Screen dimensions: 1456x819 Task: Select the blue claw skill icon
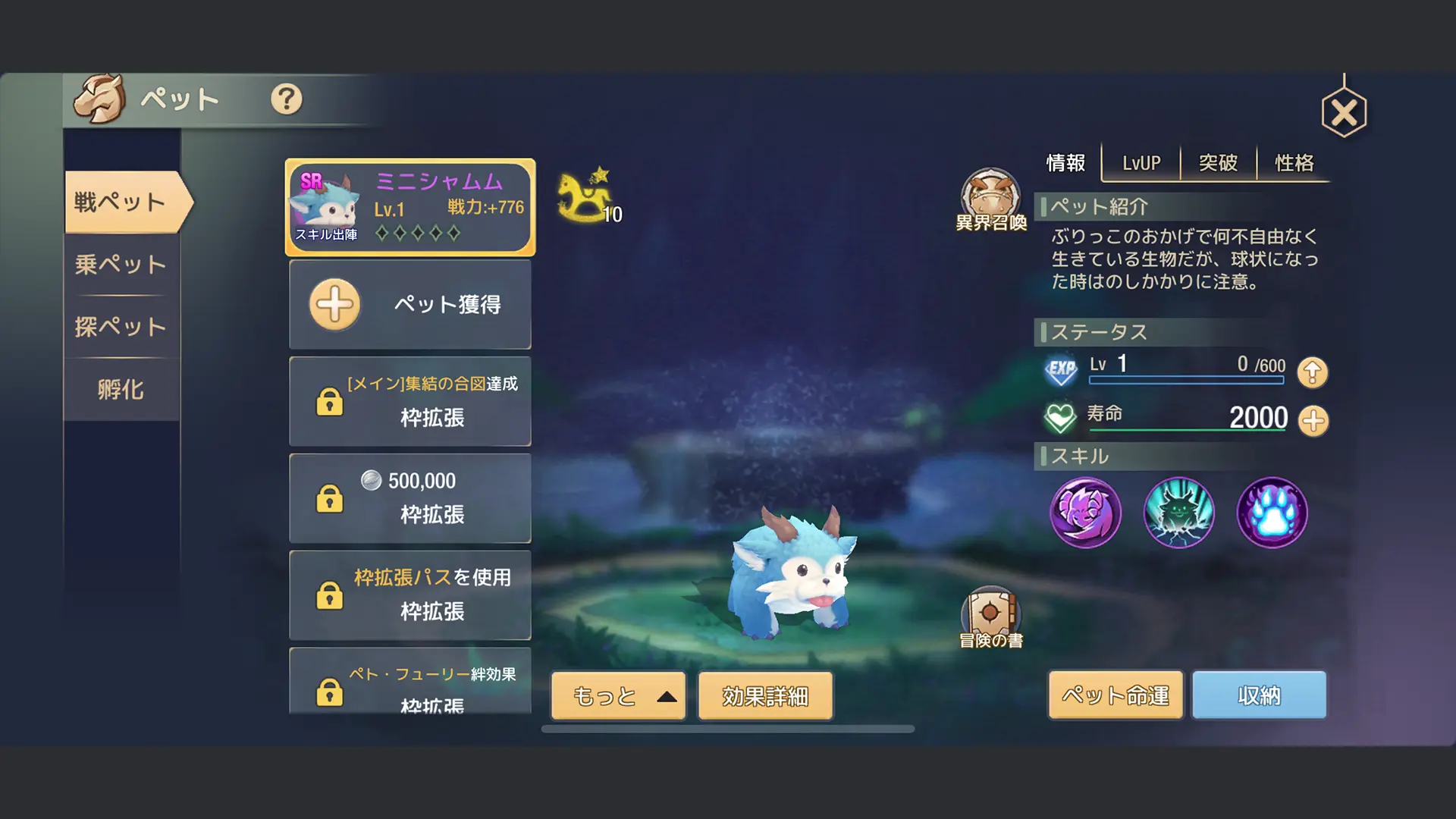(x=1271, y=513)
